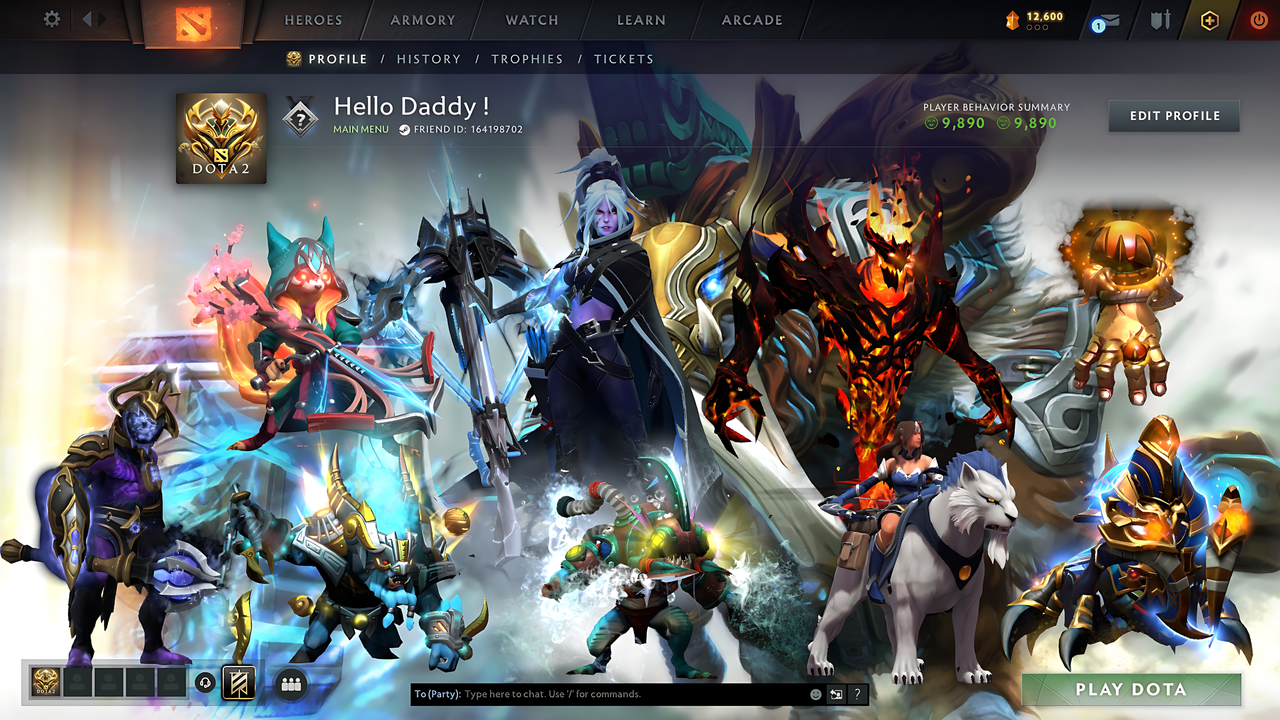
Task: Switch chat channels with the arrow icon
Action: point(836,693)
